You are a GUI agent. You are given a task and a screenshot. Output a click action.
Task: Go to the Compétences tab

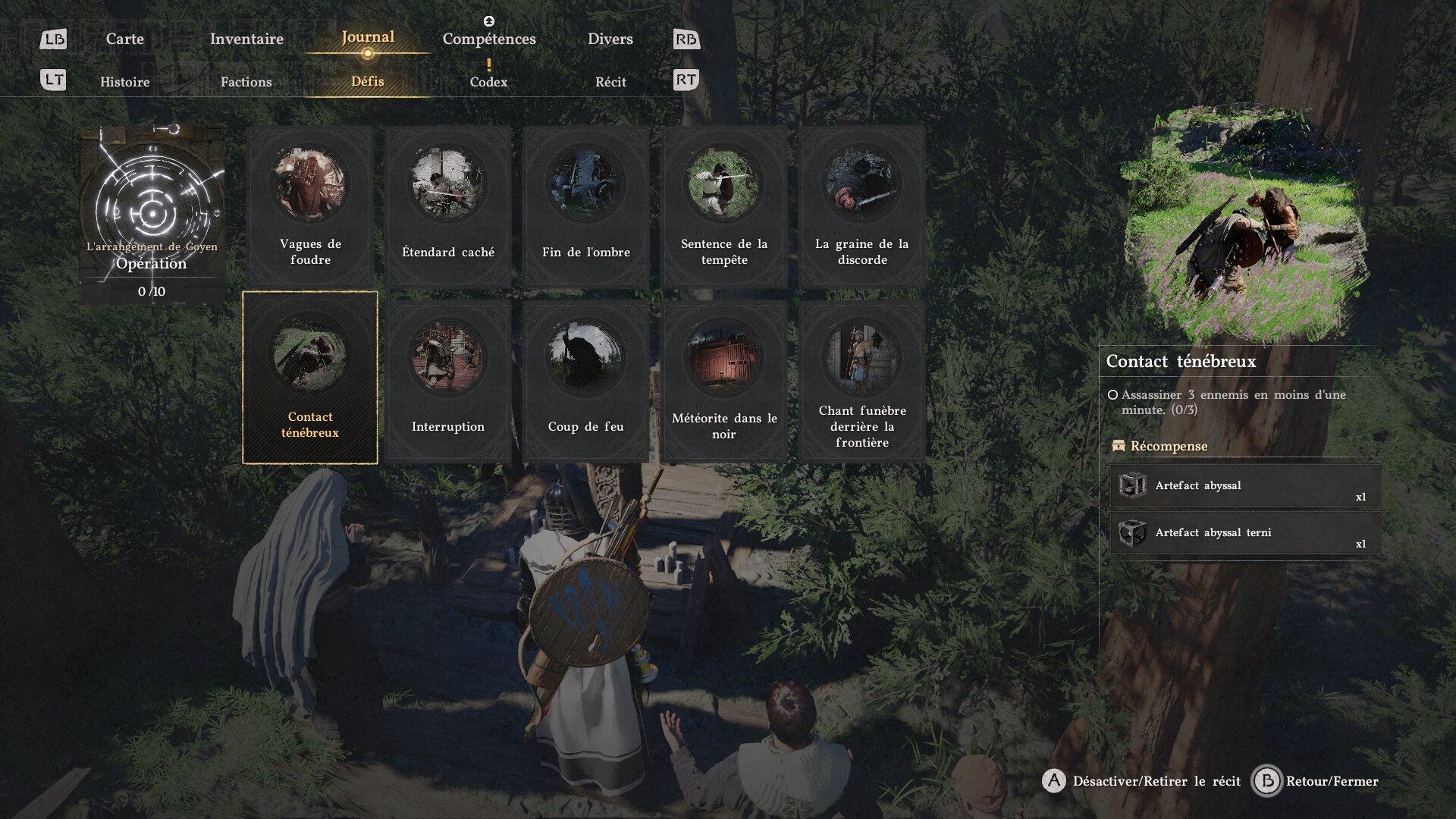tap(489, 39)
